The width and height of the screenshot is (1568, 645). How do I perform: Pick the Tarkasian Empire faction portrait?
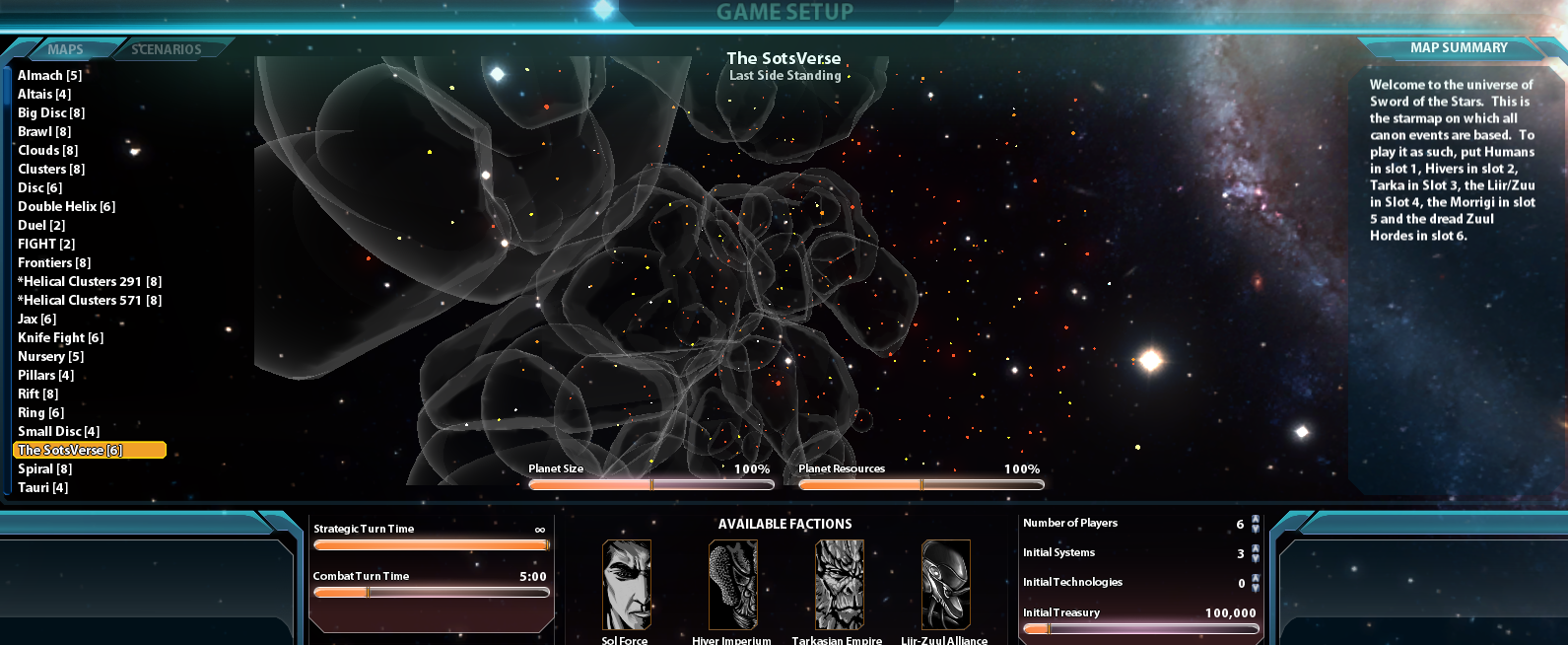point(839,585)
